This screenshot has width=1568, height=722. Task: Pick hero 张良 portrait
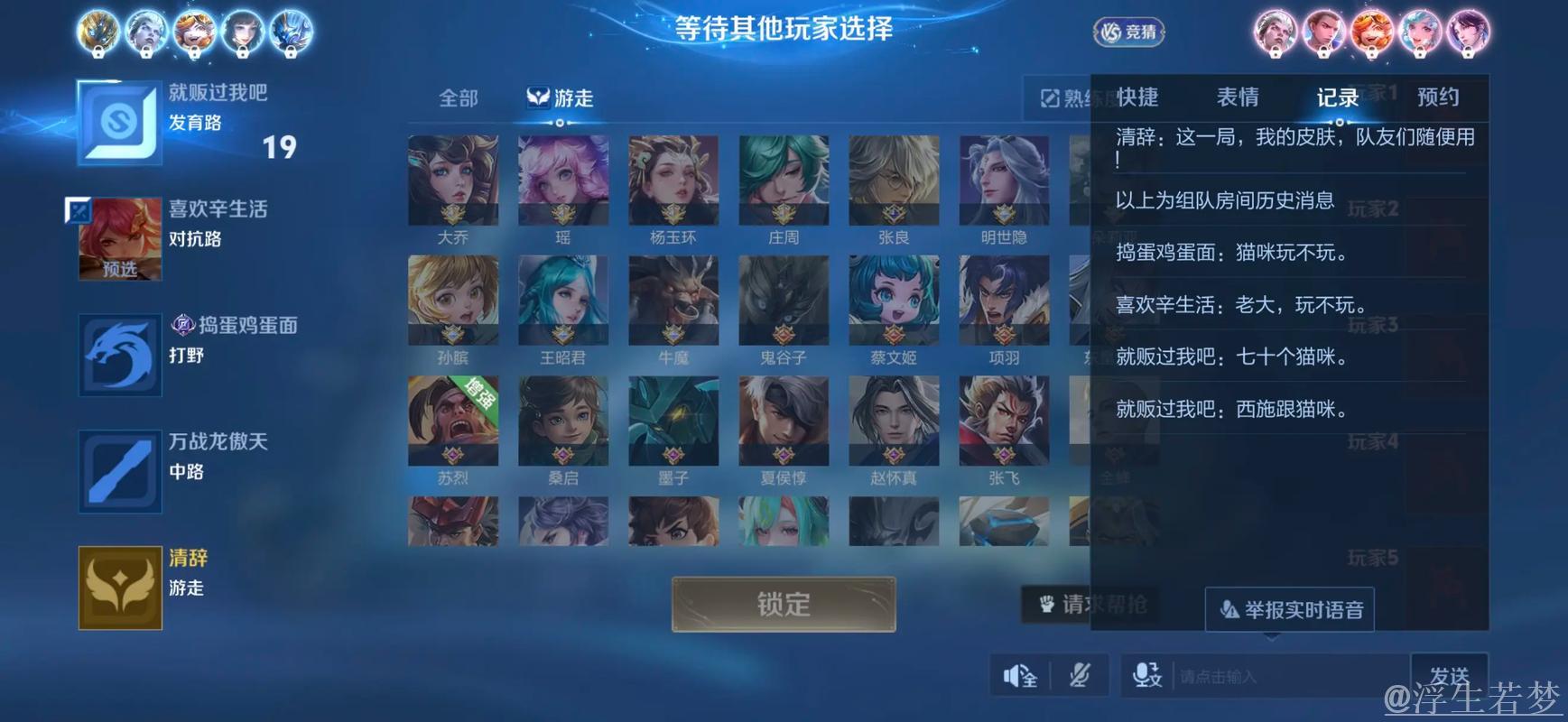coord(894,180)
